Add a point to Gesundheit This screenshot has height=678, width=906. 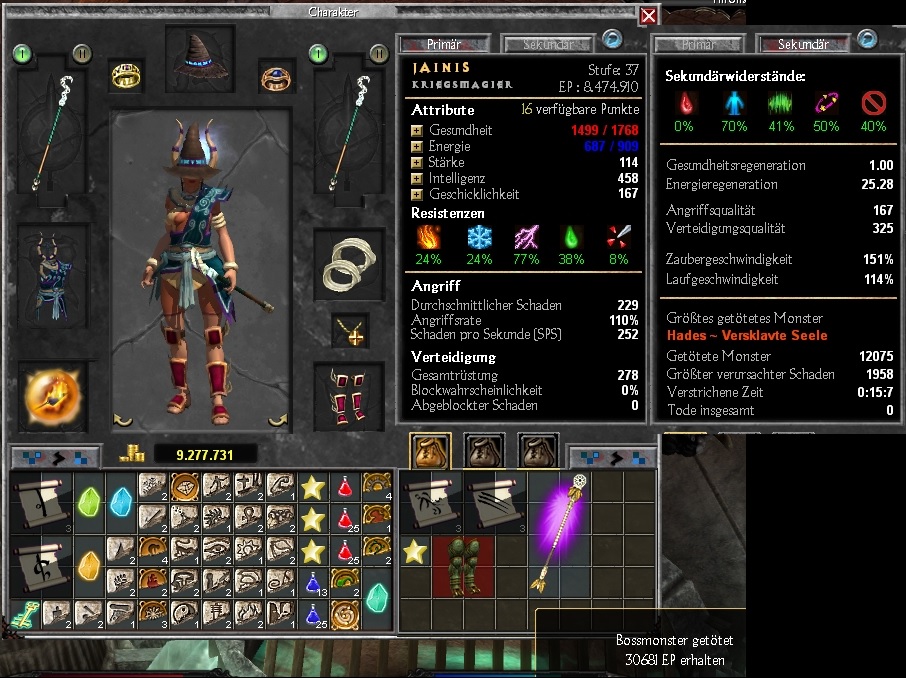point(417,131)
